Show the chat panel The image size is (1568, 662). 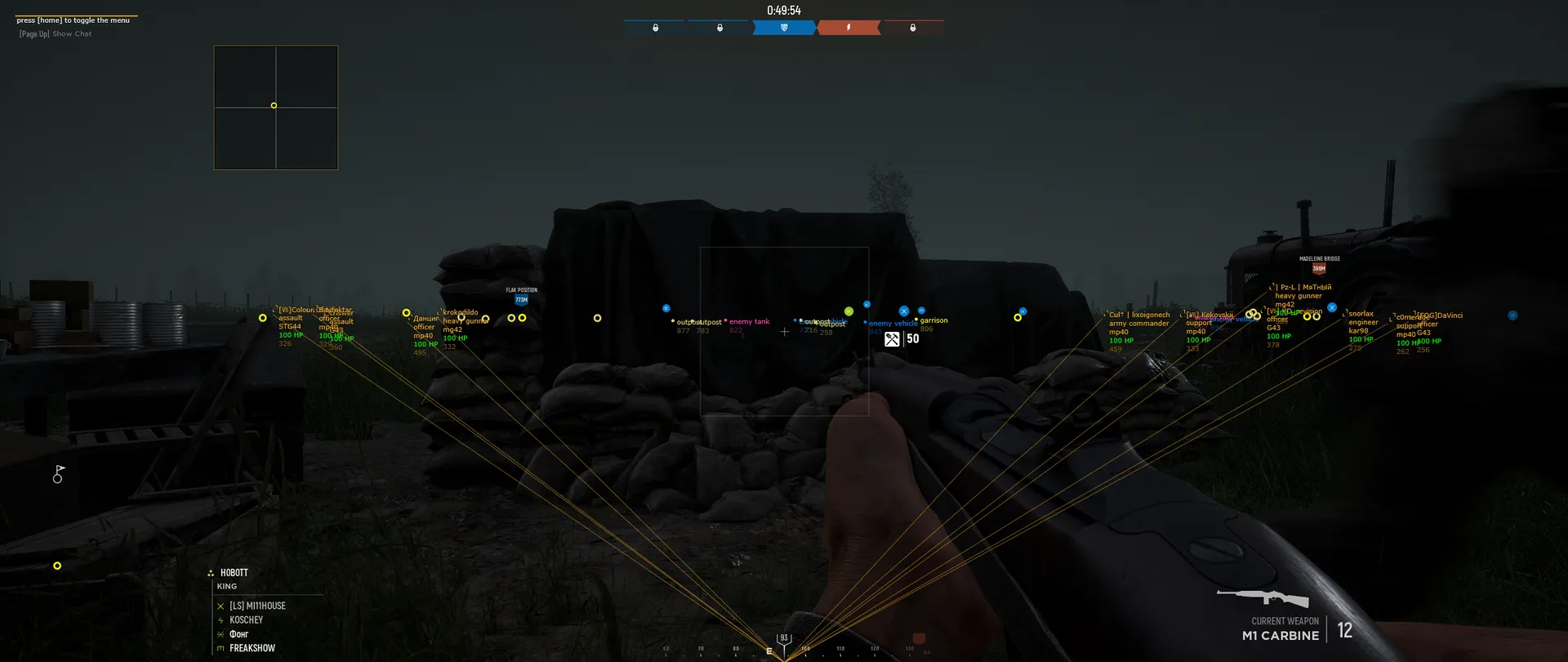[56, 34]
